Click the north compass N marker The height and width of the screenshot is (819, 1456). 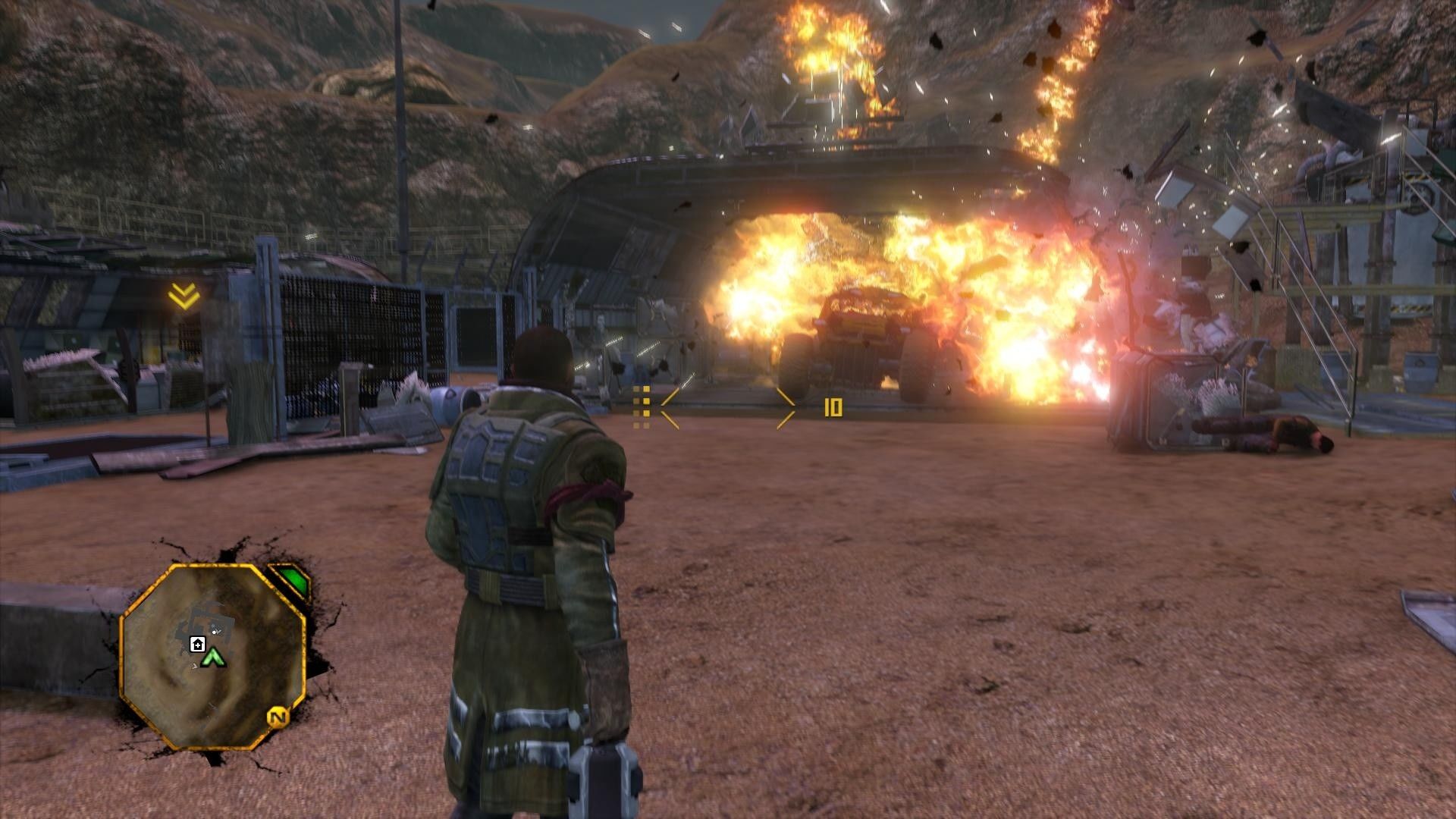tap(278, 717)
